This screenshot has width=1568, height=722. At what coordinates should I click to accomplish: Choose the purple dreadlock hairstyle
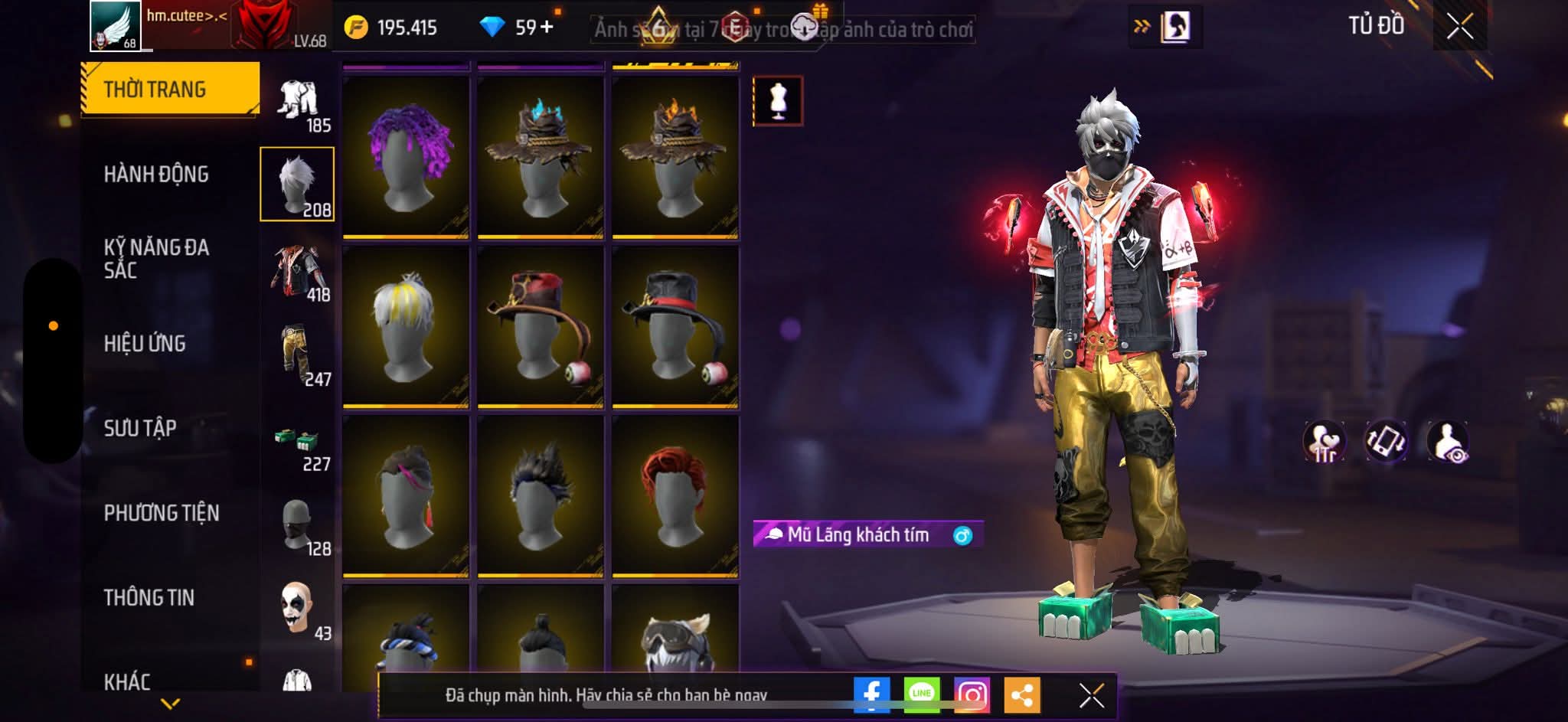coord(406,157)
